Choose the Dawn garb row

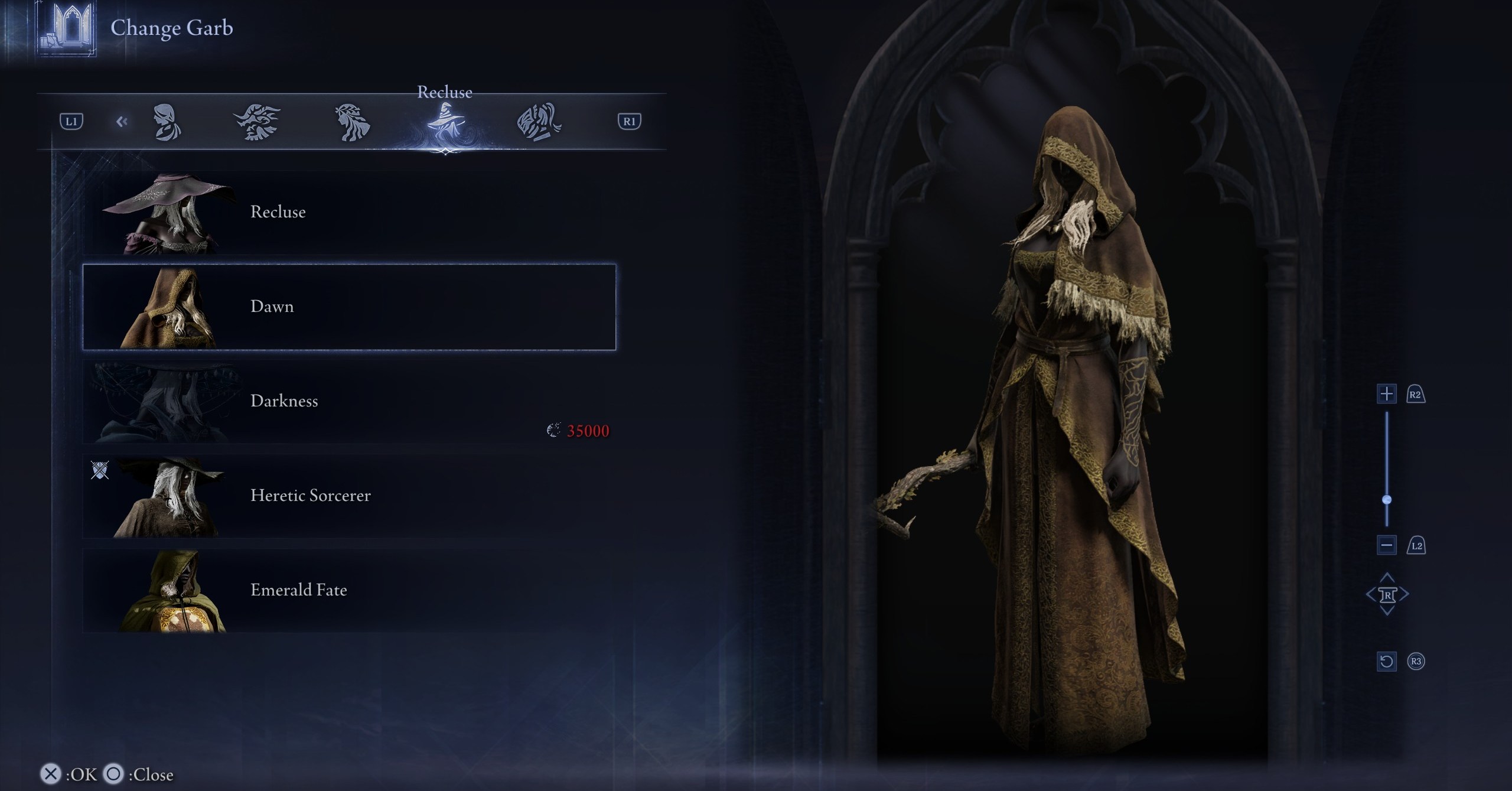click(348, 307)
